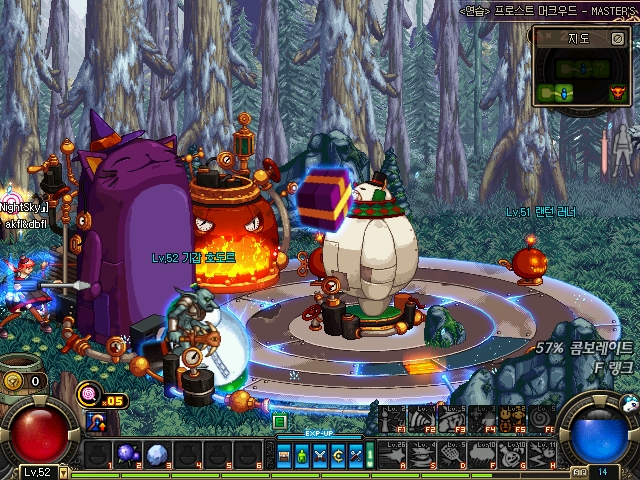Use the purple orb item in slot 2
The image size is (640, 480).
pyautogui.click(x=128, y=455)
